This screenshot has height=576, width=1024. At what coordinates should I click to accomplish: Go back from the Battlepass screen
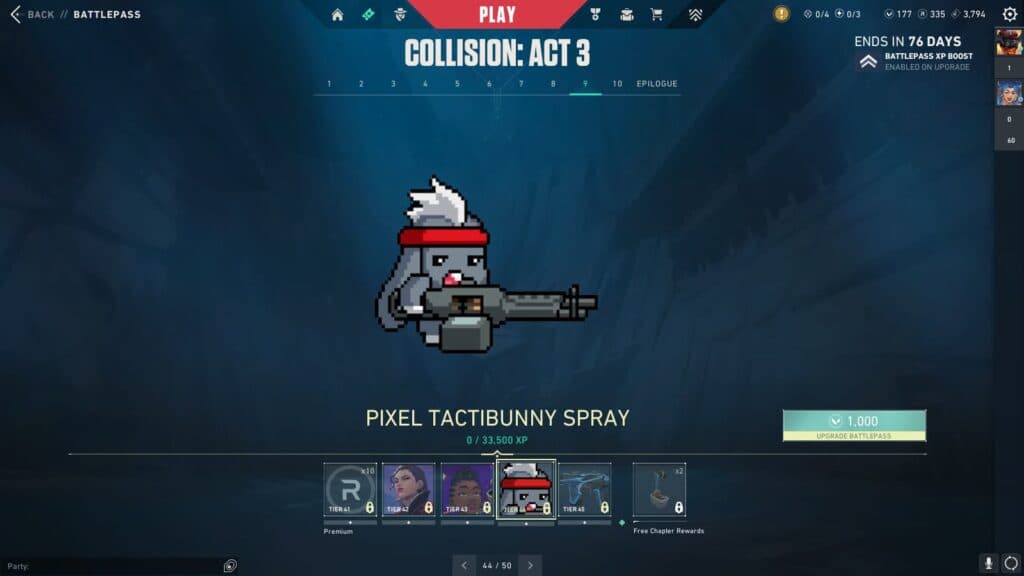(32, 15)
